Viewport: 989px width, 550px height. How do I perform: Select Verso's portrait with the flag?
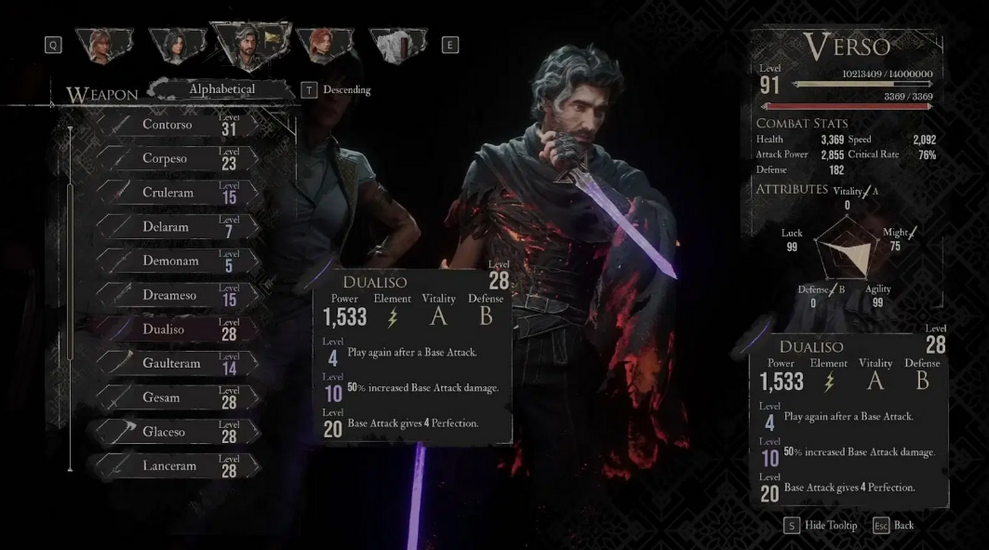pos(250,45)
